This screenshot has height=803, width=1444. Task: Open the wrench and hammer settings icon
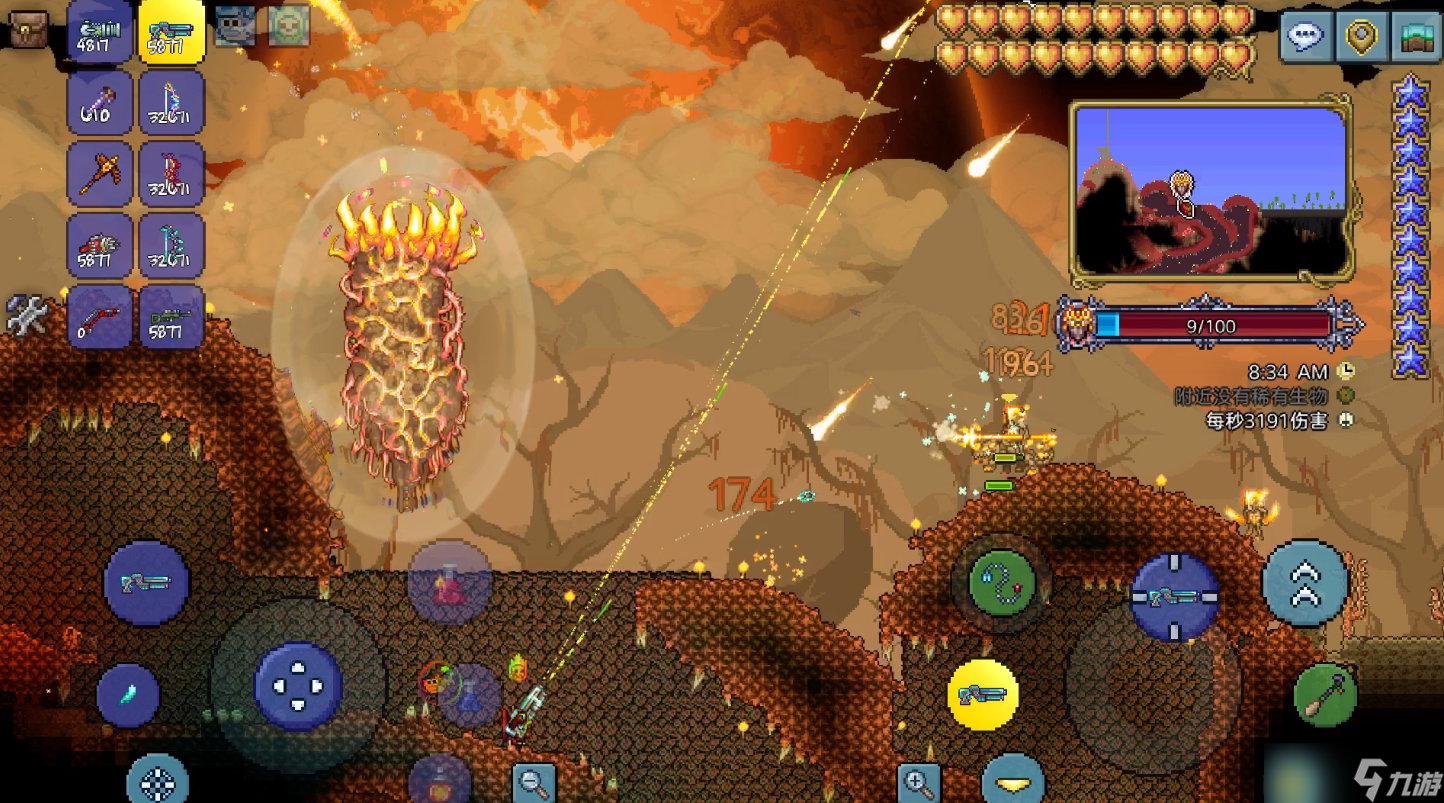27,316
